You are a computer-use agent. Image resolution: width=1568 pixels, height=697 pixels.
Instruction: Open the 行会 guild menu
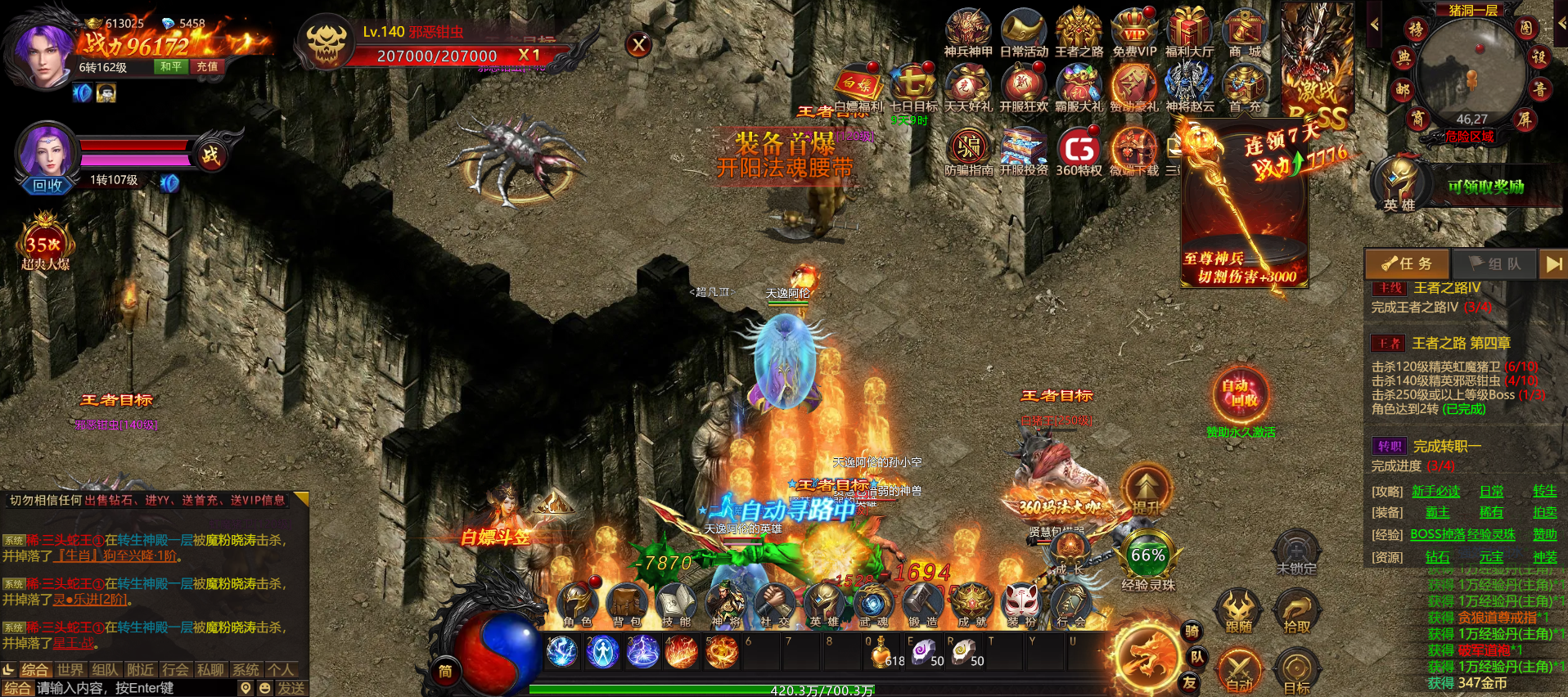tap(1070, 605)
